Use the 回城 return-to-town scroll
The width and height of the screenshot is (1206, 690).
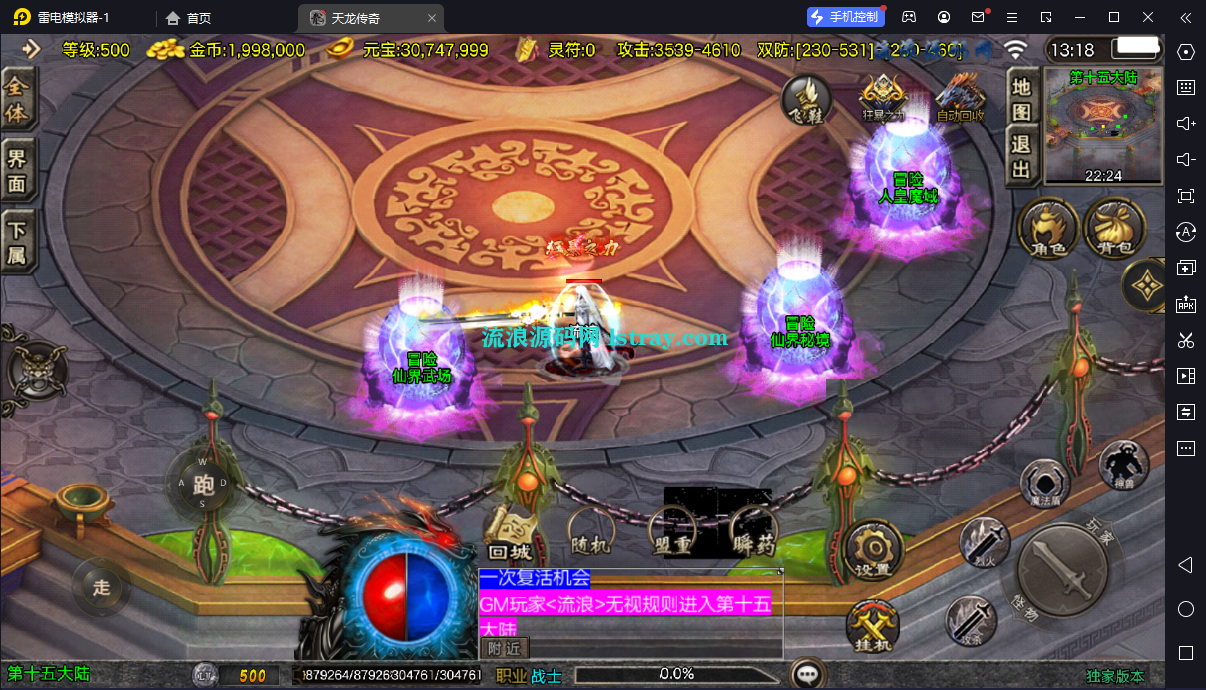coord(510,533)
